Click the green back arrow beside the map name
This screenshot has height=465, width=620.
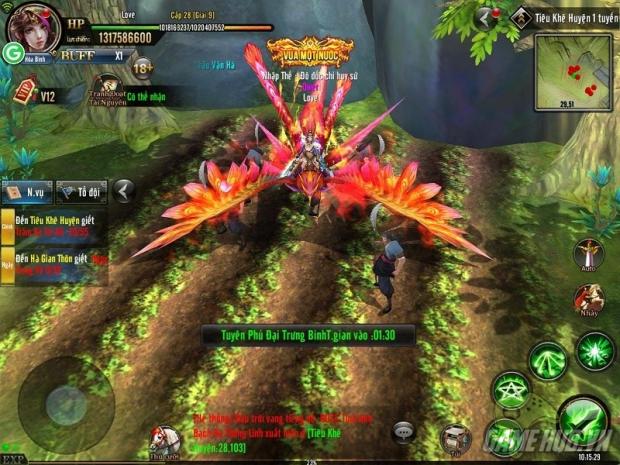pyautogui.click(x=487, y=17)
